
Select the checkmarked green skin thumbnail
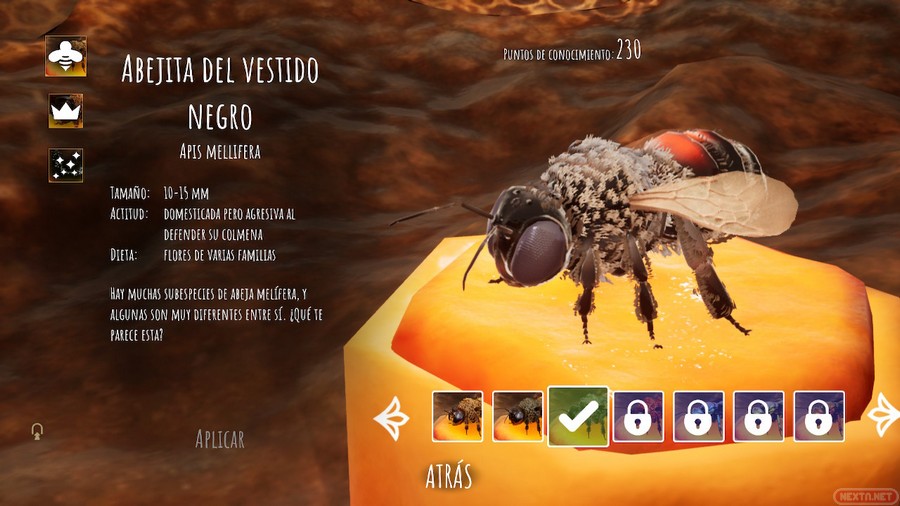coord(578,417)
